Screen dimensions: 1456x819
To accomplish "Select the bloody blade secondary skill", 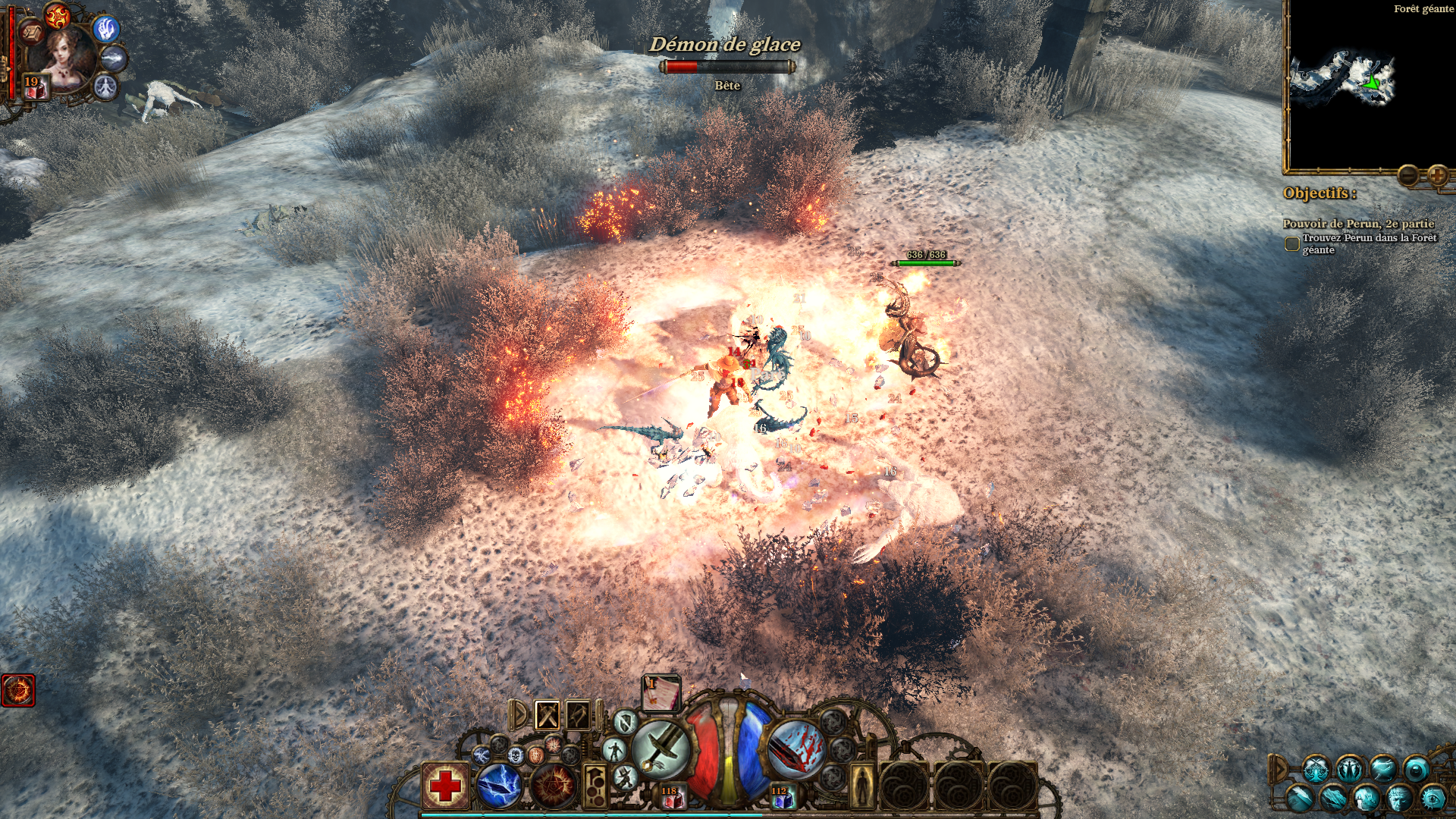I will 796,748.
